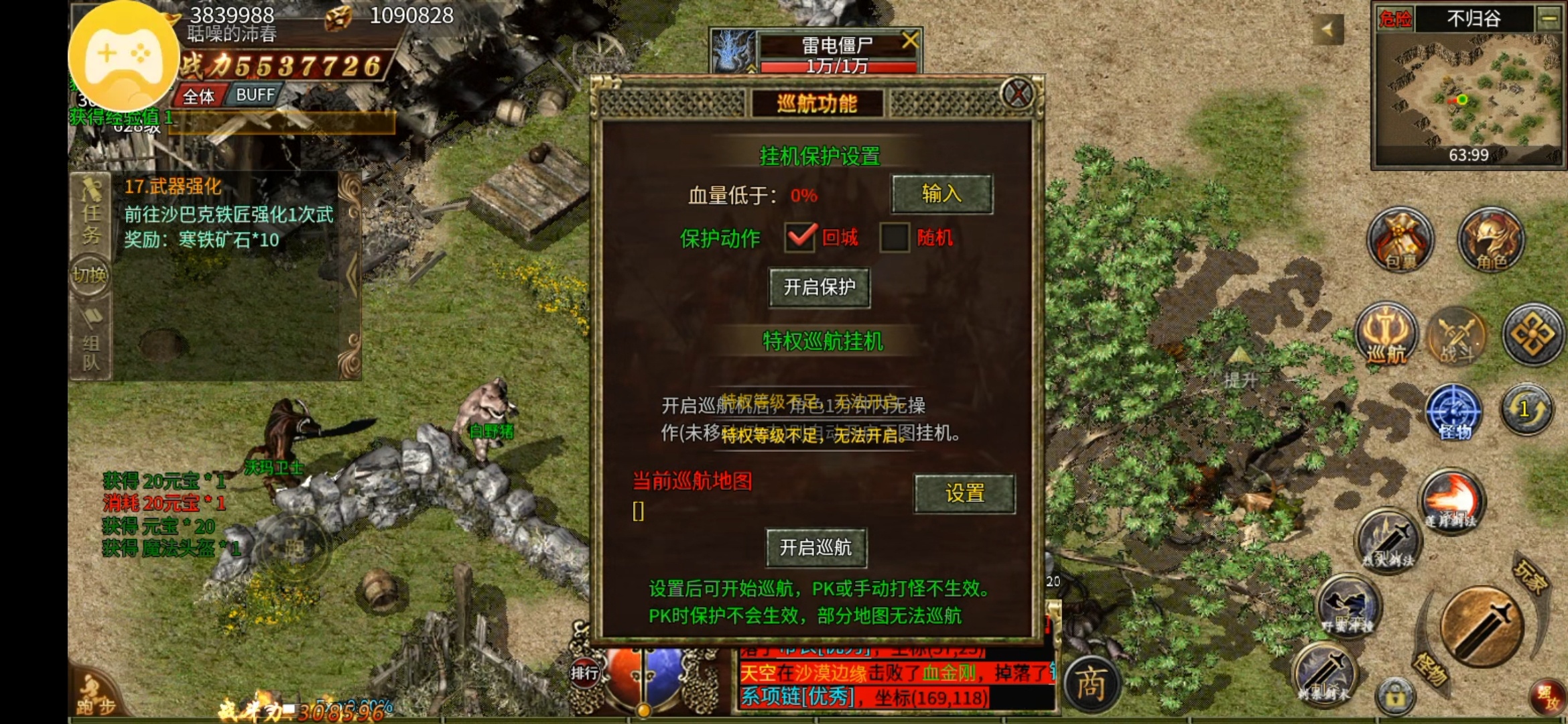1568x724 pixels.
Task: Activate the 开启保护 button
Action: point(819,288)
